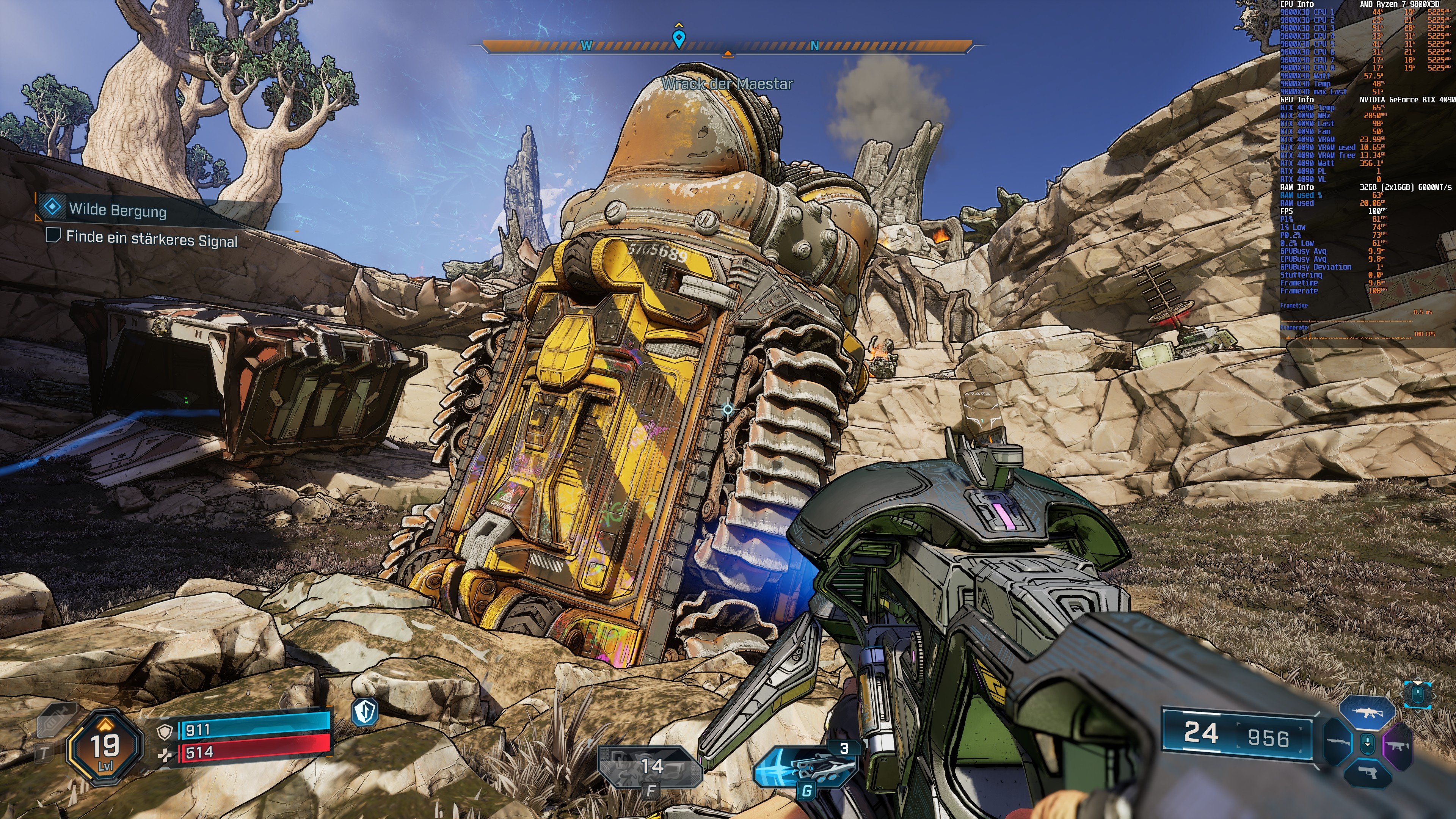Select the pistol slot on the weapon wheel

[1368, 773]
